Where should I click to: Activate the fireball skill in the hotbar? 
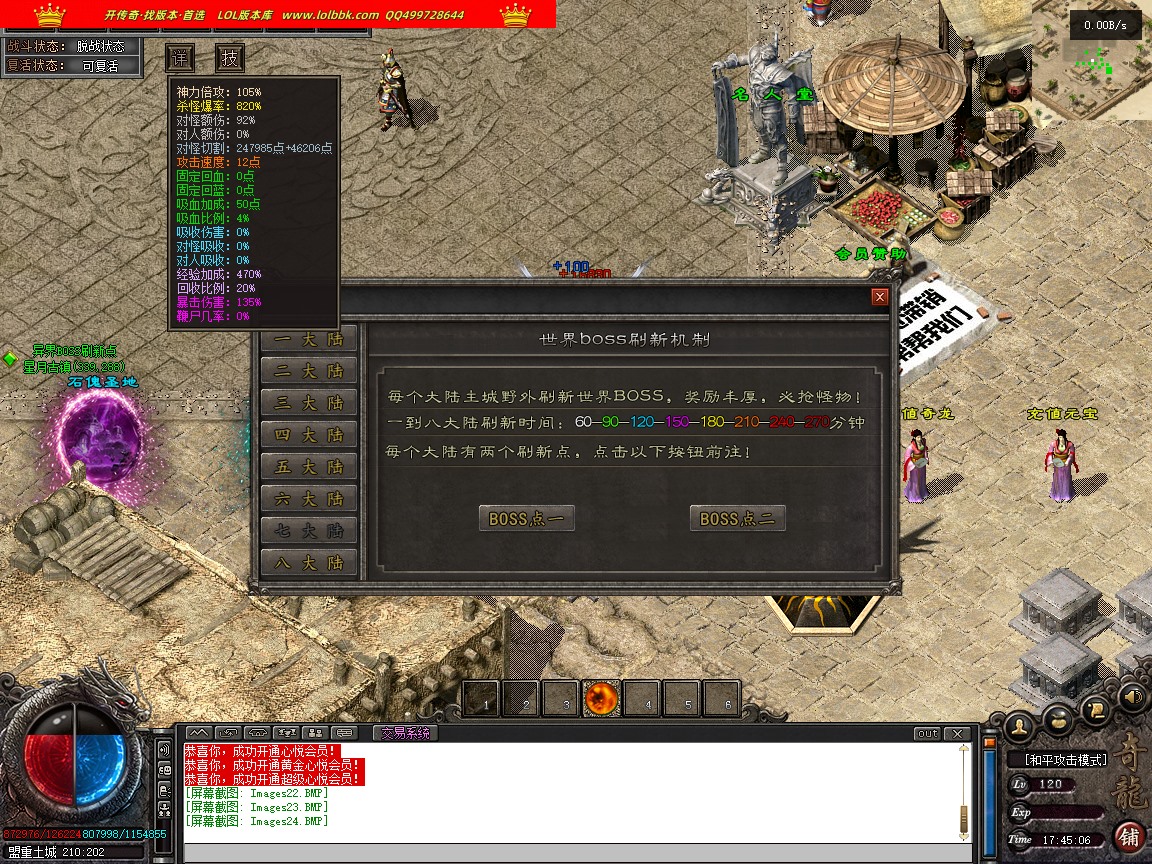tap(603, 698)
